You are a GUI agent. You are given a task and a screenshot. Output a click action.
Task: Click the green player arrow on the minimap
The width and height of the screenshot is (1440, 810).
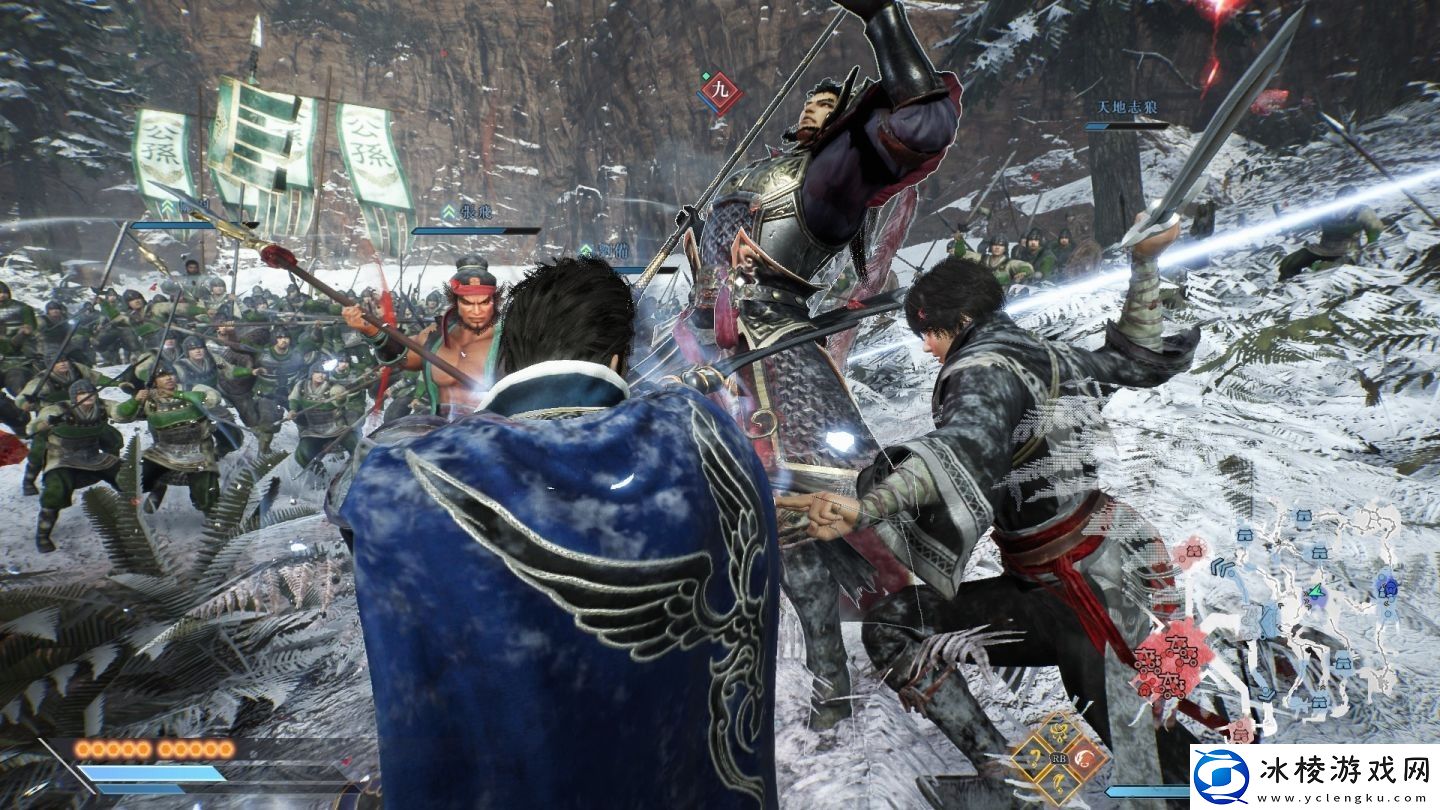coord(1315,592)
